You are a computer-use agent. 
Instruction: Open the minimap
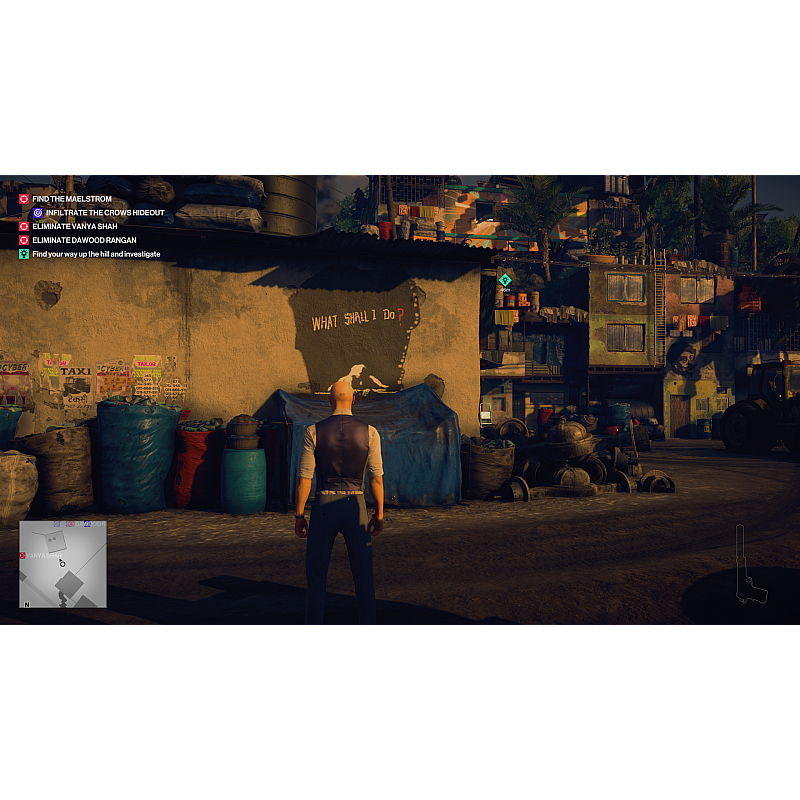(63, 564)
